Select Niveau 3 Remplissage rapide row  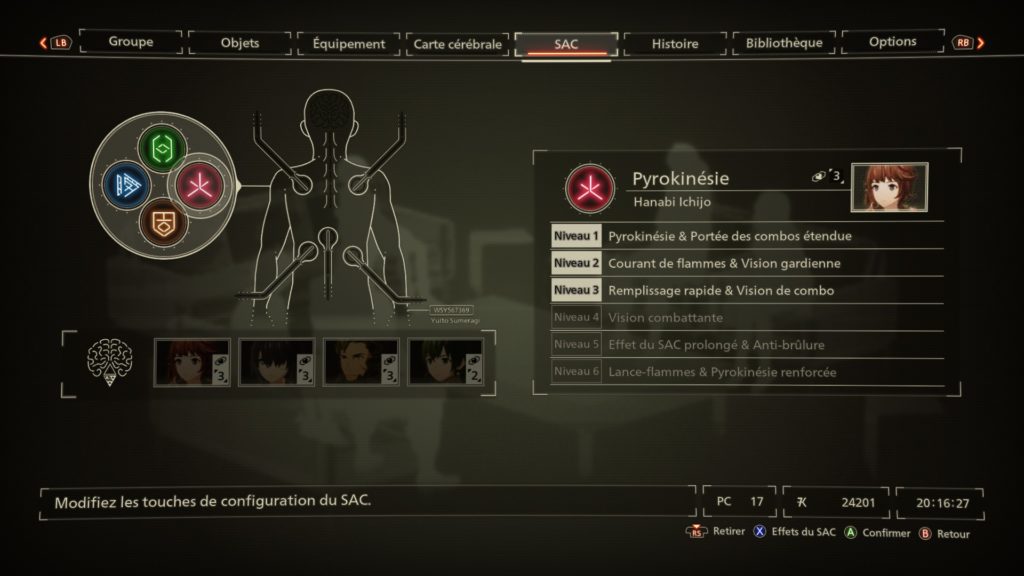(746, 290)
